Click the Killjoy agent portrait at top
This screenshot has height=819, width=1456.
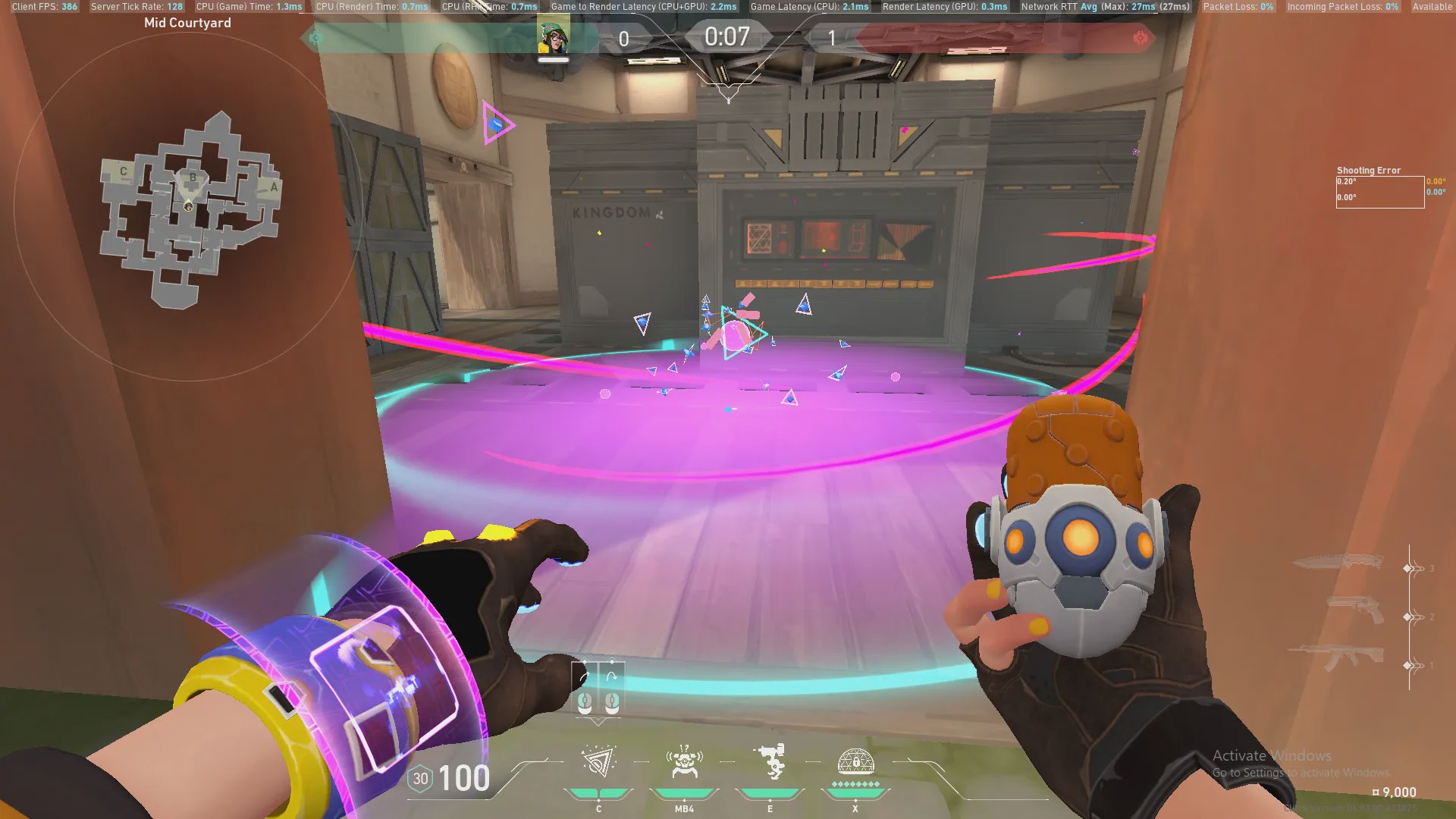click(554, 36)
